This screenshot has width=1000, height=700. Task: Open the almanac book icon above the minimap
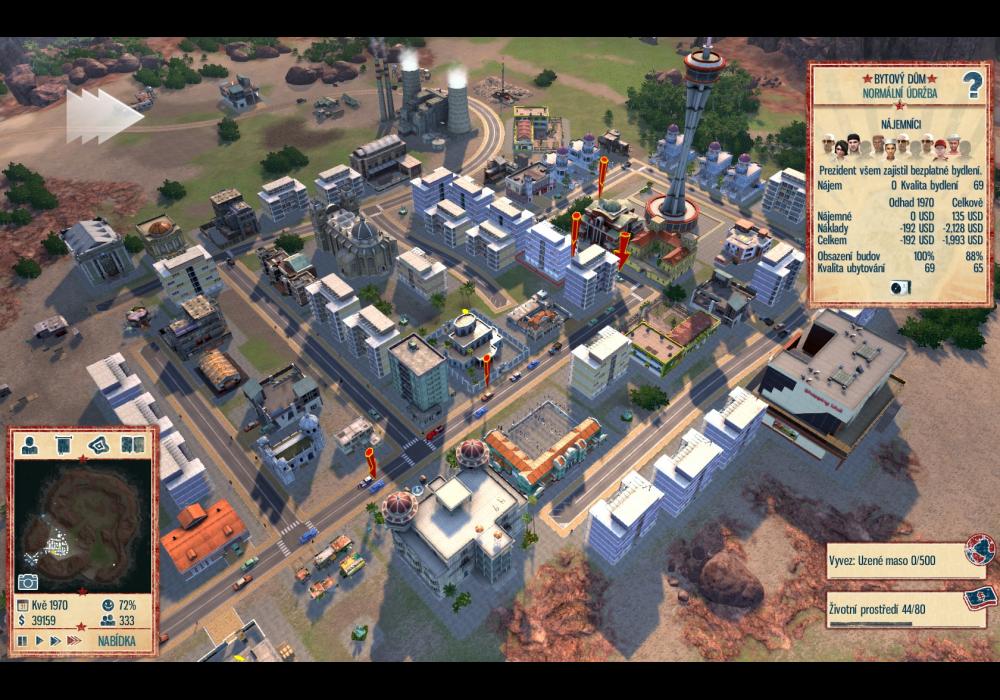[130, 444]
